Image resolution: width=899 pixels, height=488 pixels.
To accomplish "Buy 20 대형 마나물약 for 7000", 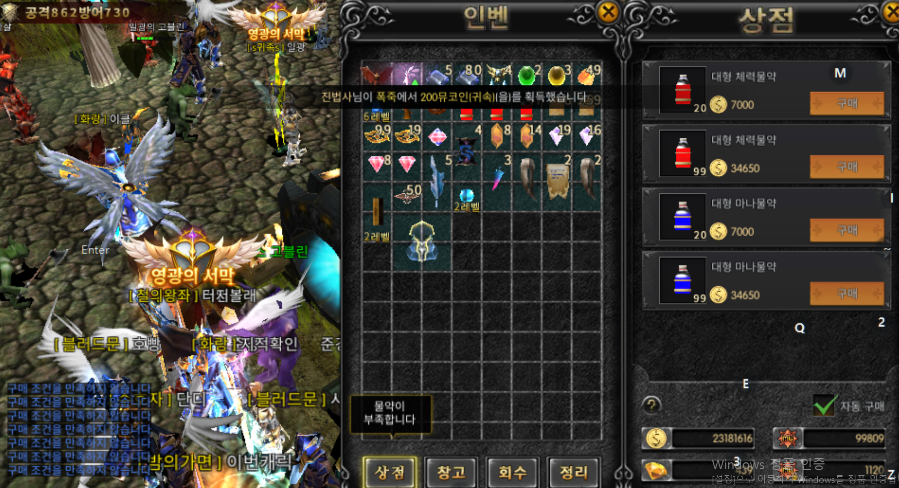I will [846, 231].
